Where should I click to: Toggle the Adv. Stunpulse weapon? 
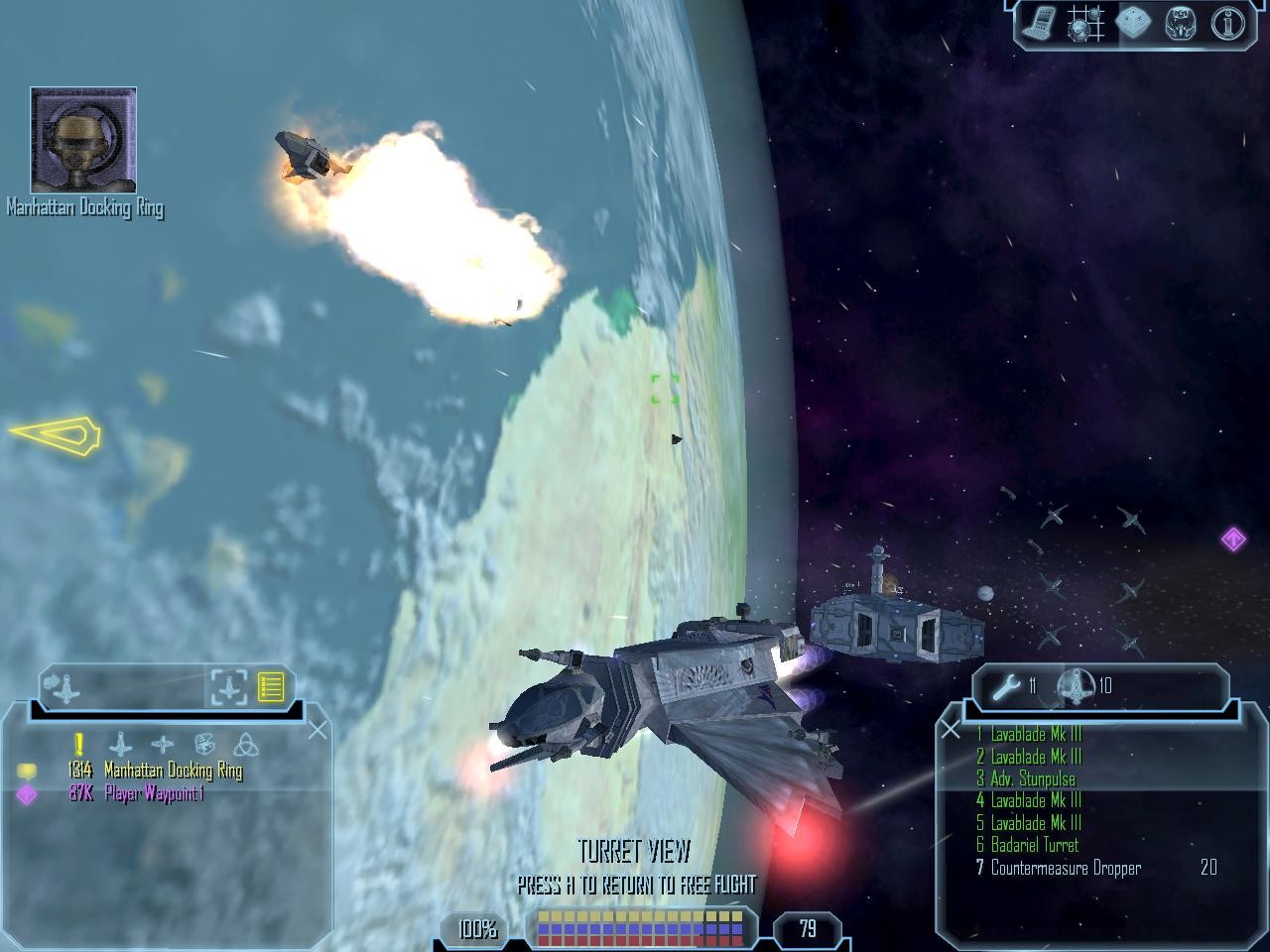pyautogui.click(x=1032, y=778)
